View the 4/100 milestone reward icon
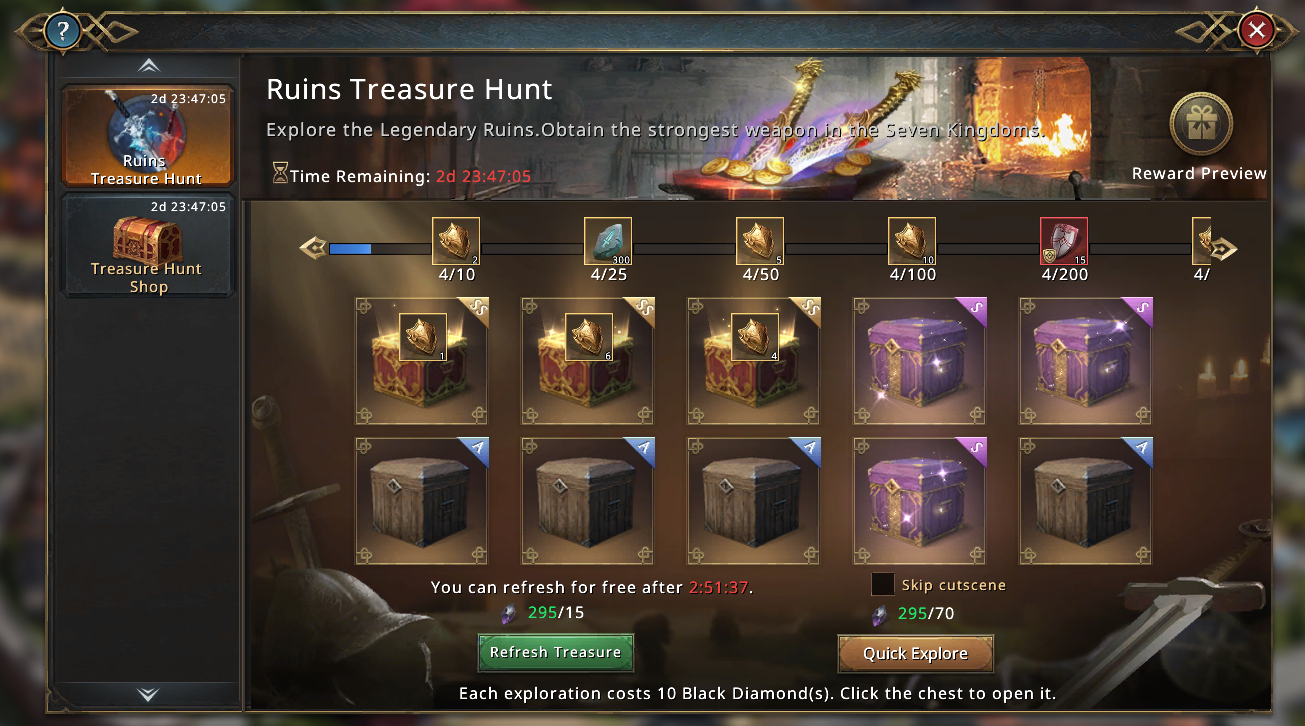This screenshot has width=1305, height=726. [912, 241]
